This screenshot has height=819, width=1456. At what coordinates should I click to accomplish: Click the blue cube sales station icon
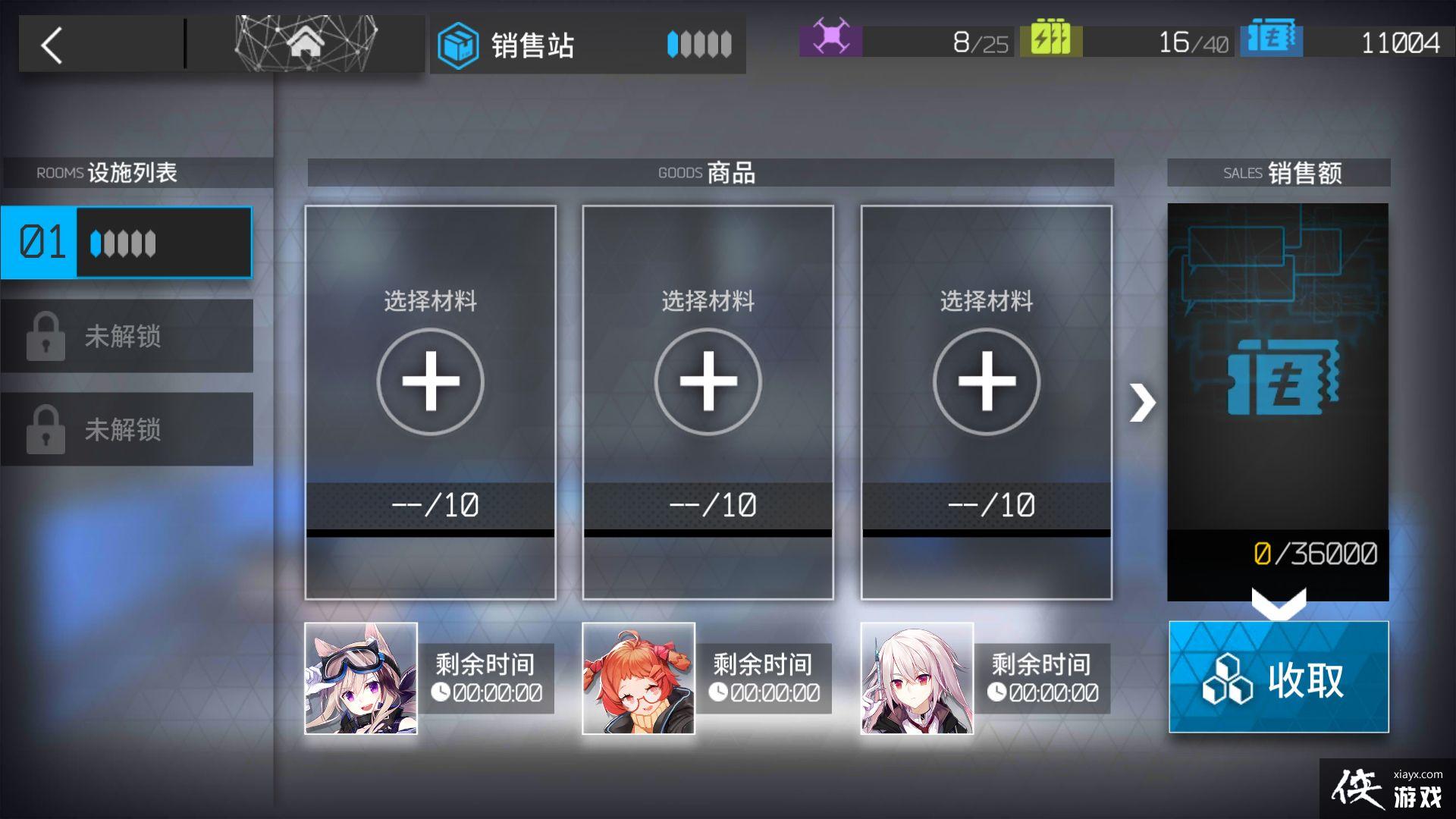tap(459, 45)
